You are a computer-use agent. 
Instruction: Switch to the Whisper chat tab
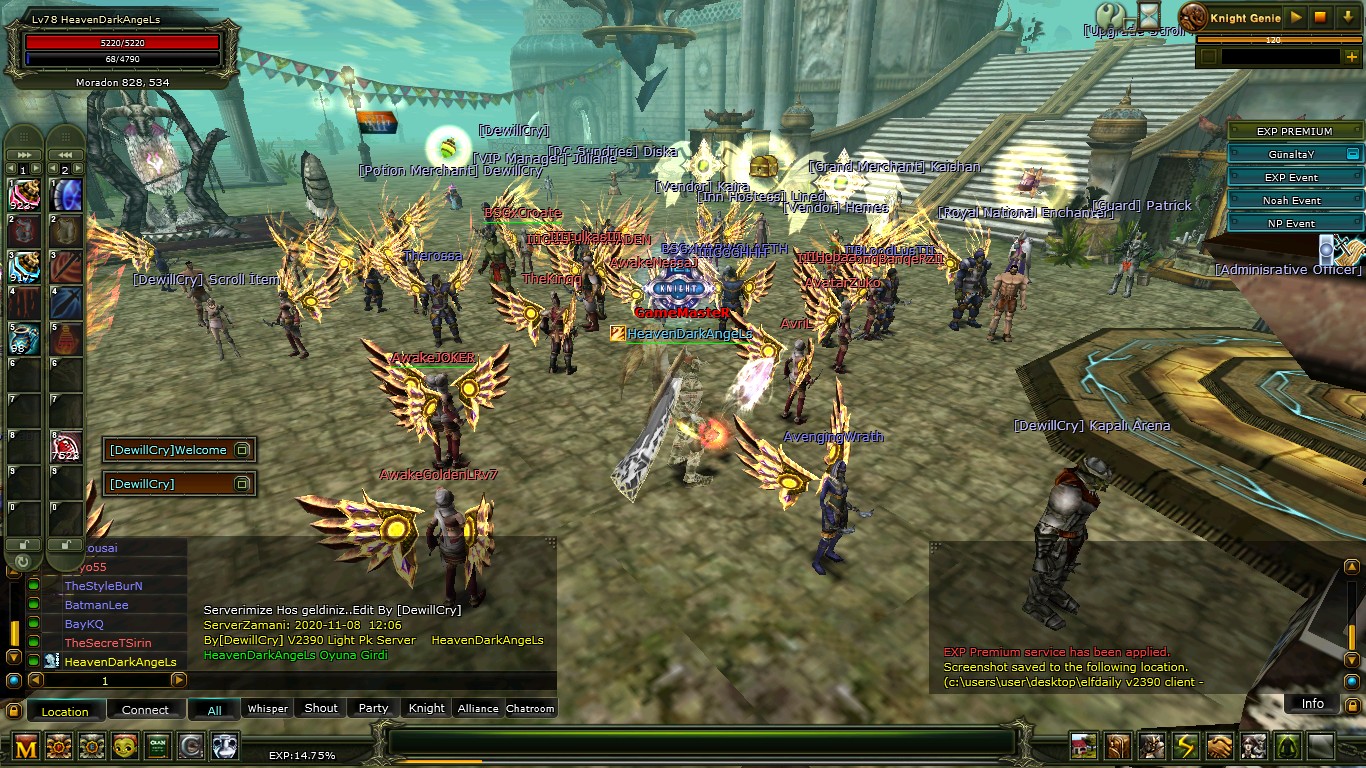pyautogui.click(x=267, y=709)
